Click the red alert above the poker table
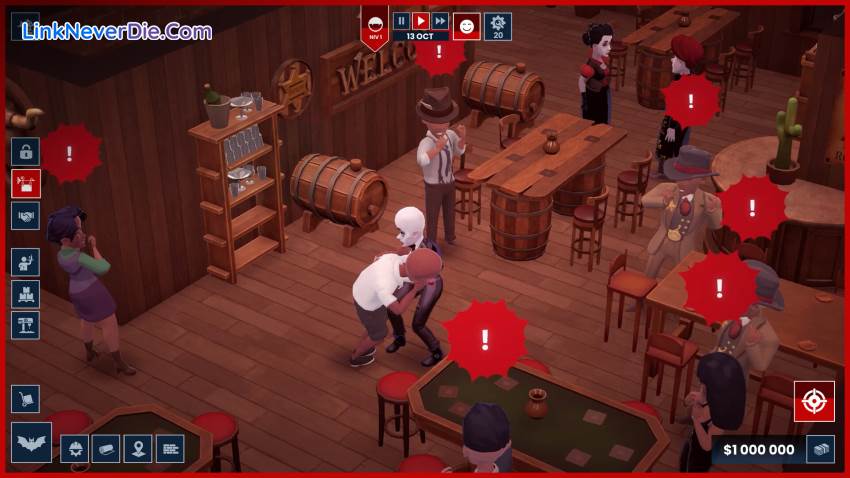850x478 pixels. click(x=485, y=339)
